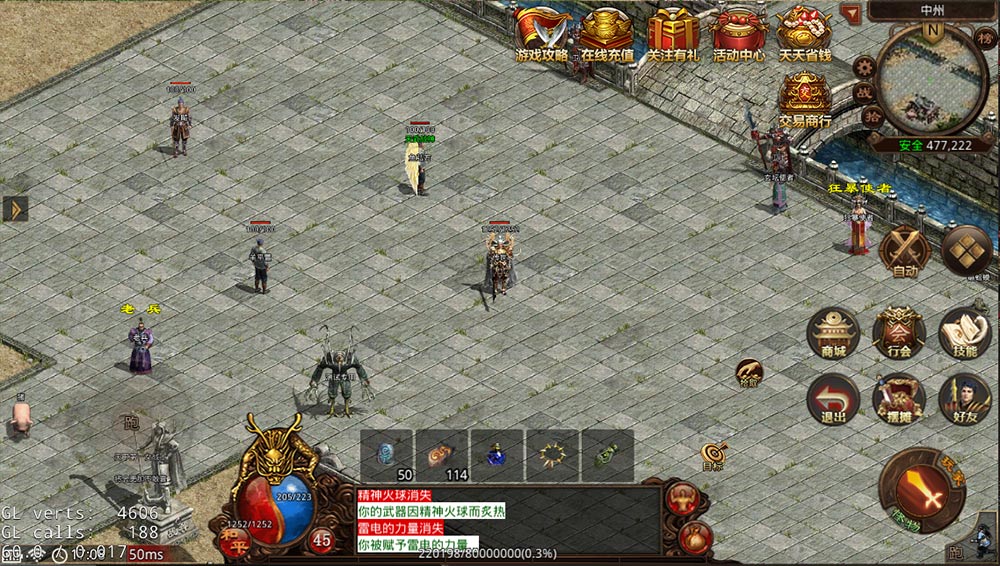Open the 技能 skills book

tap(964, 334)
